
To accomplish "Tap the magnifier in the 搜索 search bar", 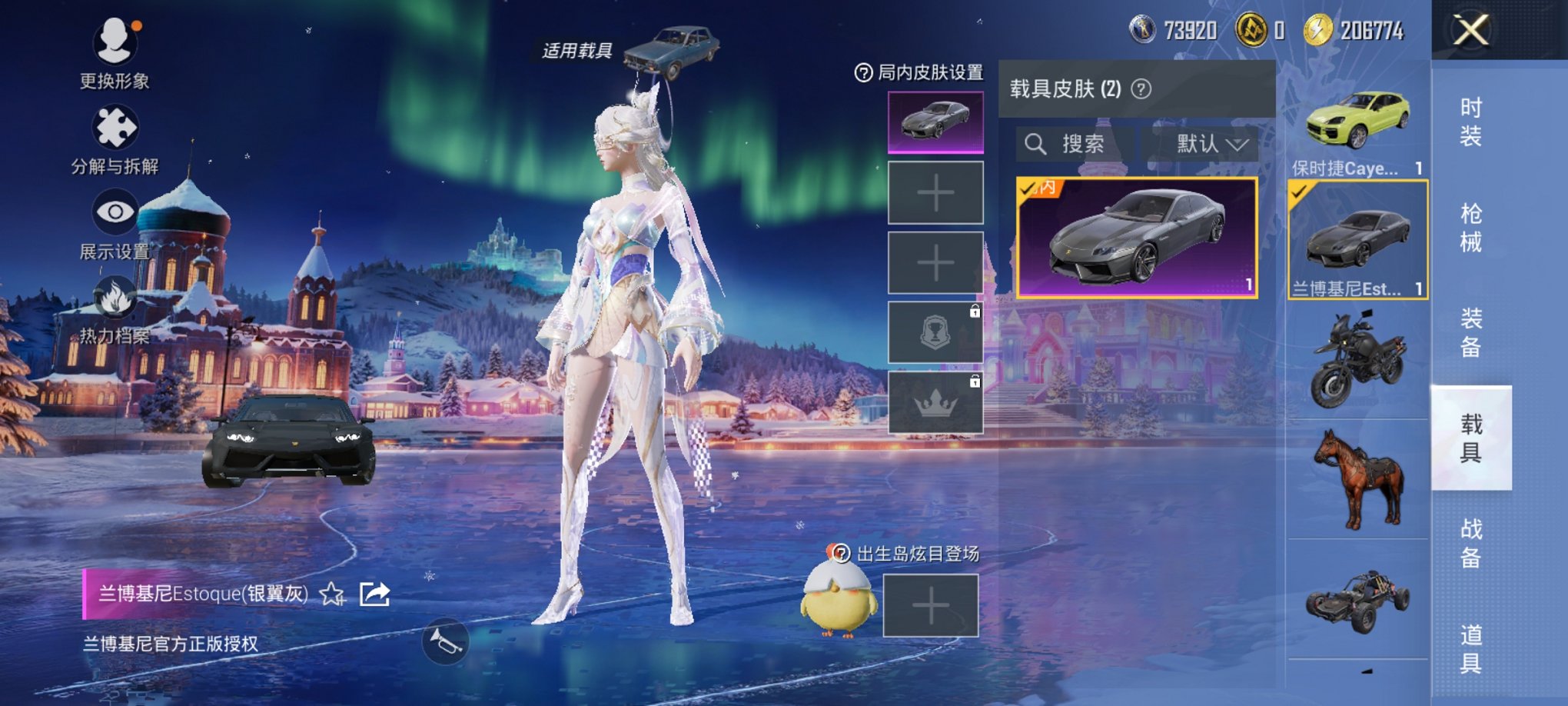I will (x=1038, y=145).
